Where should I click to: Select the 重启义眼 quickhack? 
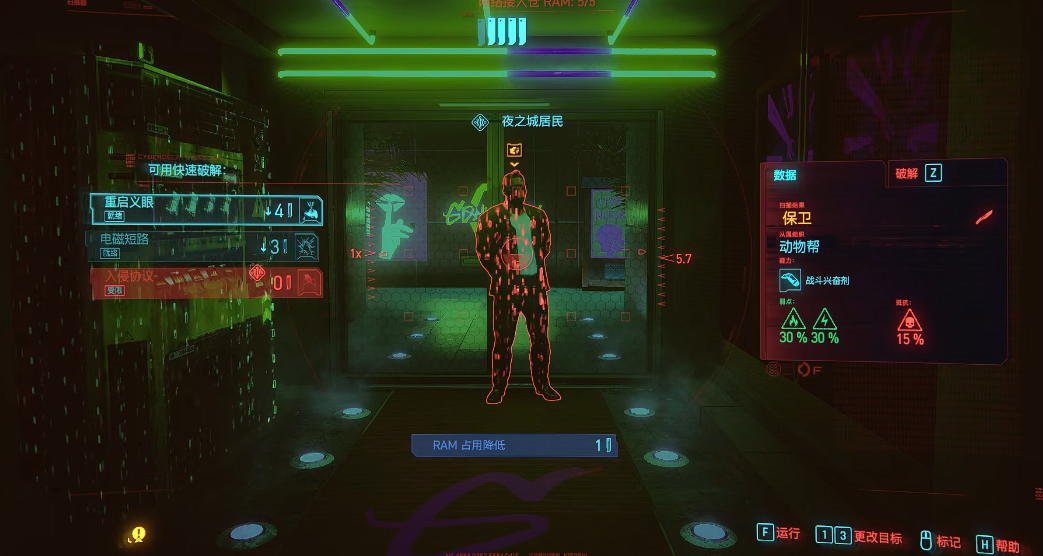click(205, 208)
